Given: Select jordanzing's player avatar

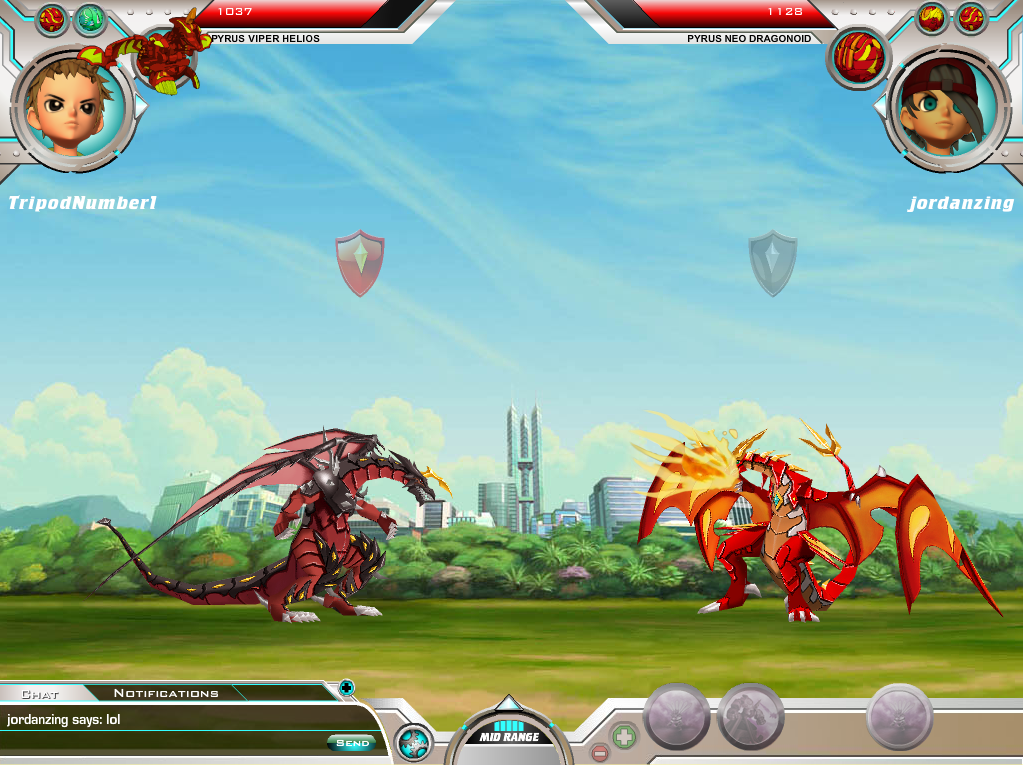Looking at the screenshot, I should (x=940, y=105).
